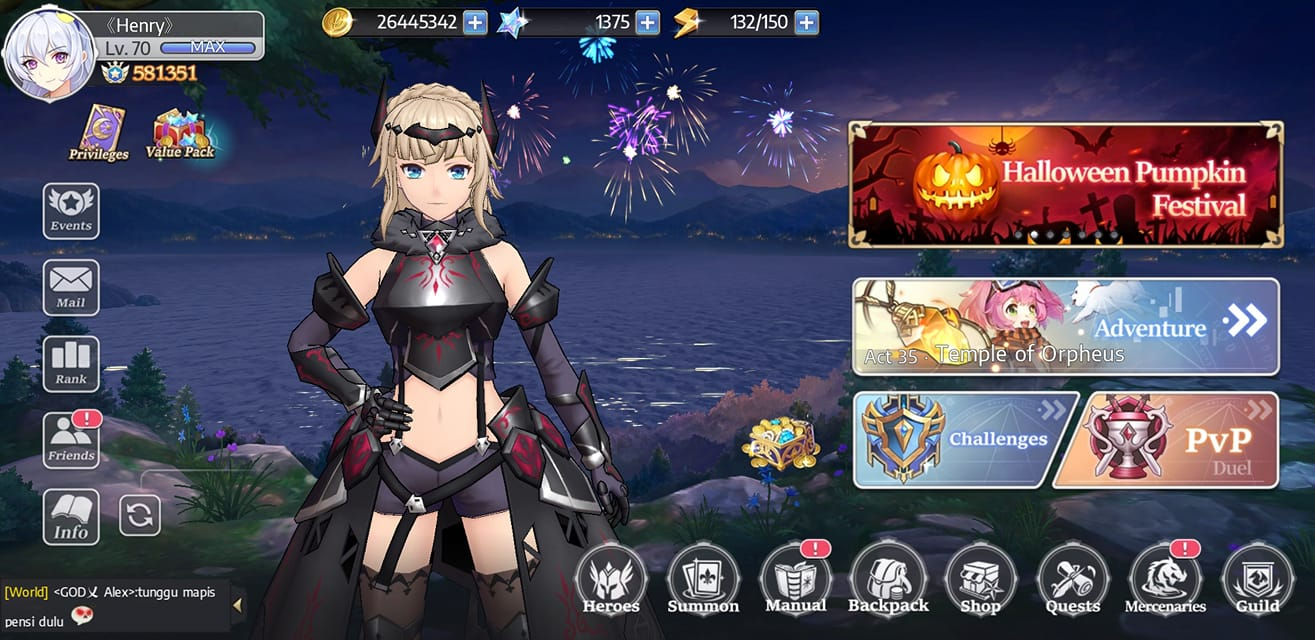
Task: Open the Guild menu
Action: point(1257,580)
